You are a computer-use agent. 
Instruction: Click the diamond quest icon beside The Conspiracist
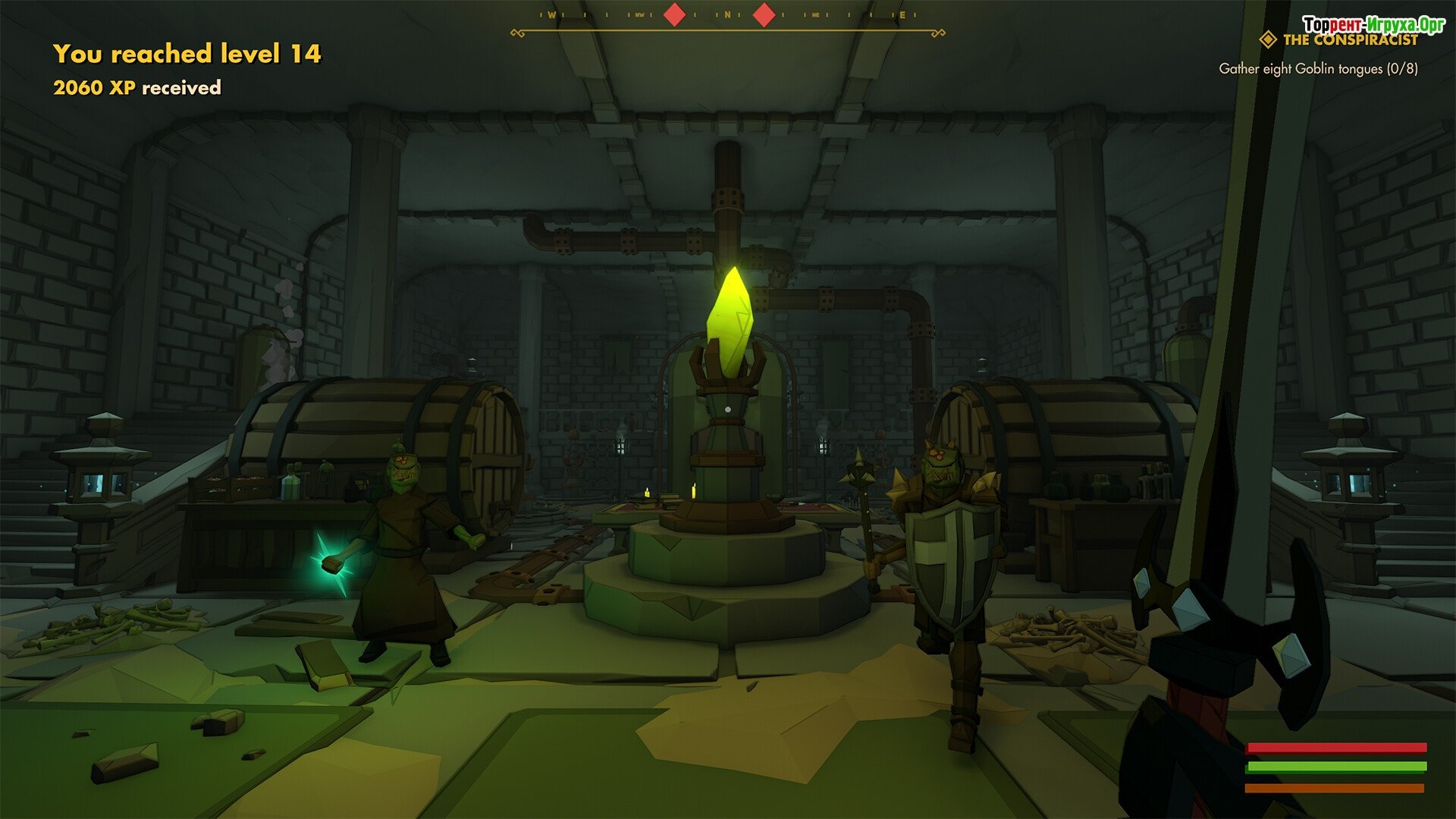coord(1267,39)
